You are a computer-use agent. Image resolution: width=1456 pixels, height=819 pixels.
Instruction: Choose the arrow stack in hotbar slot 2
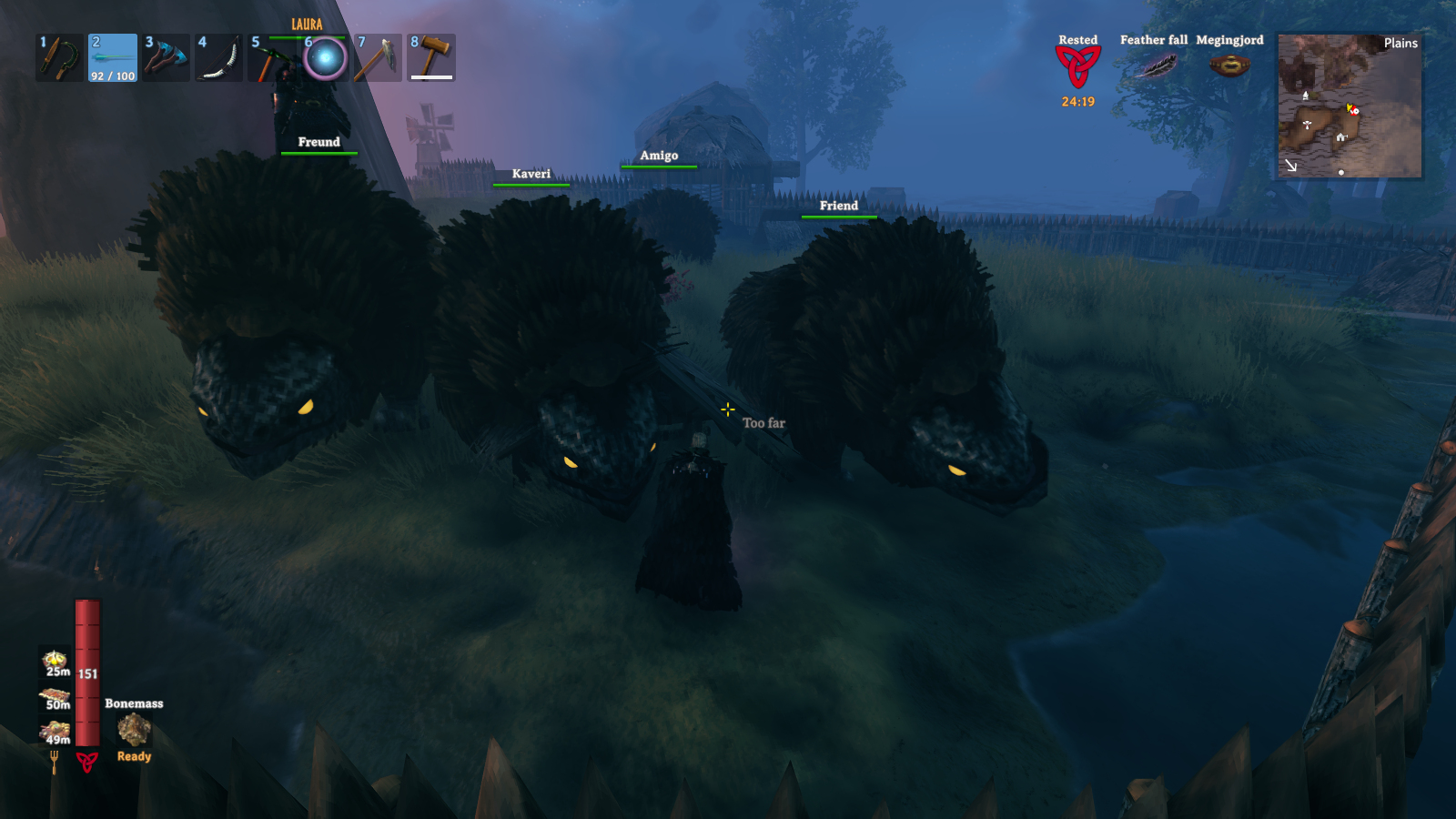coord(113,58)
